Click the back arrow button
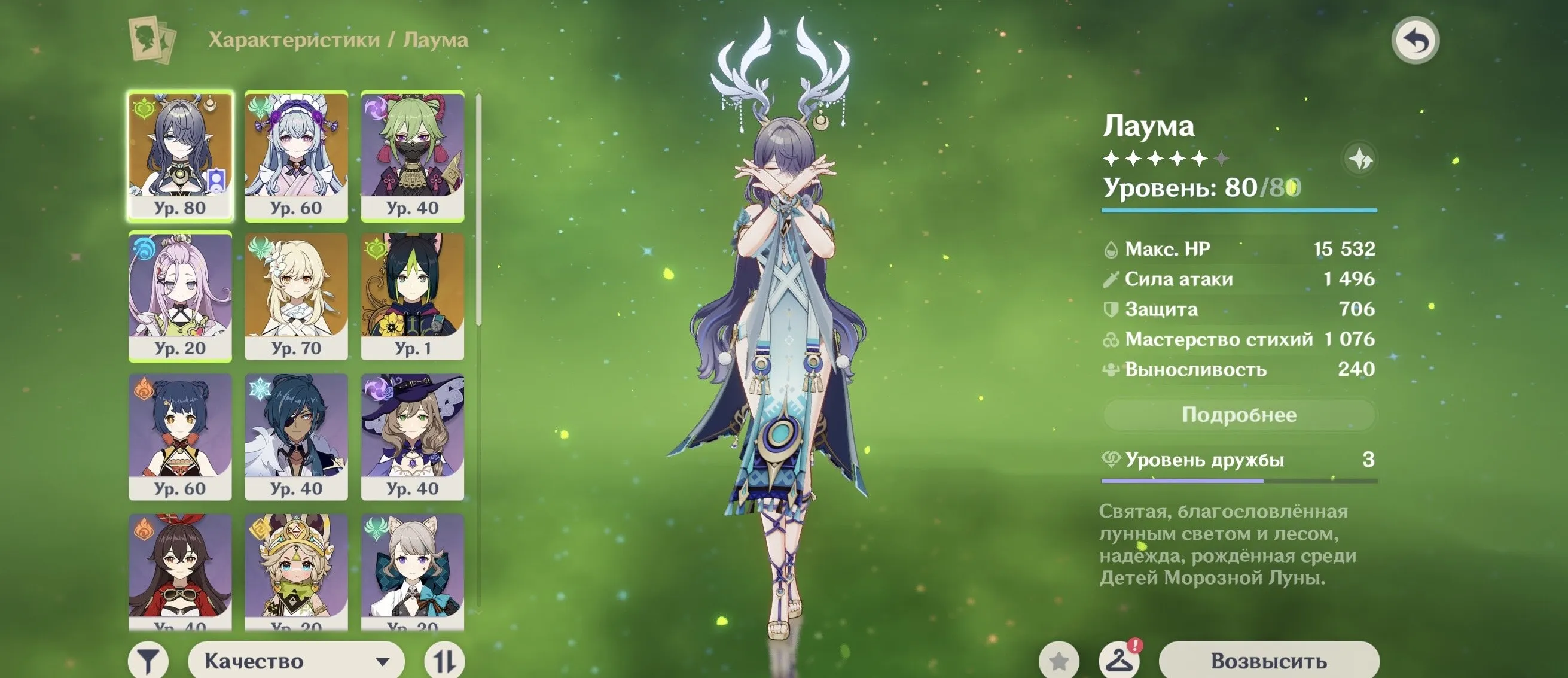 (1416, 41)
